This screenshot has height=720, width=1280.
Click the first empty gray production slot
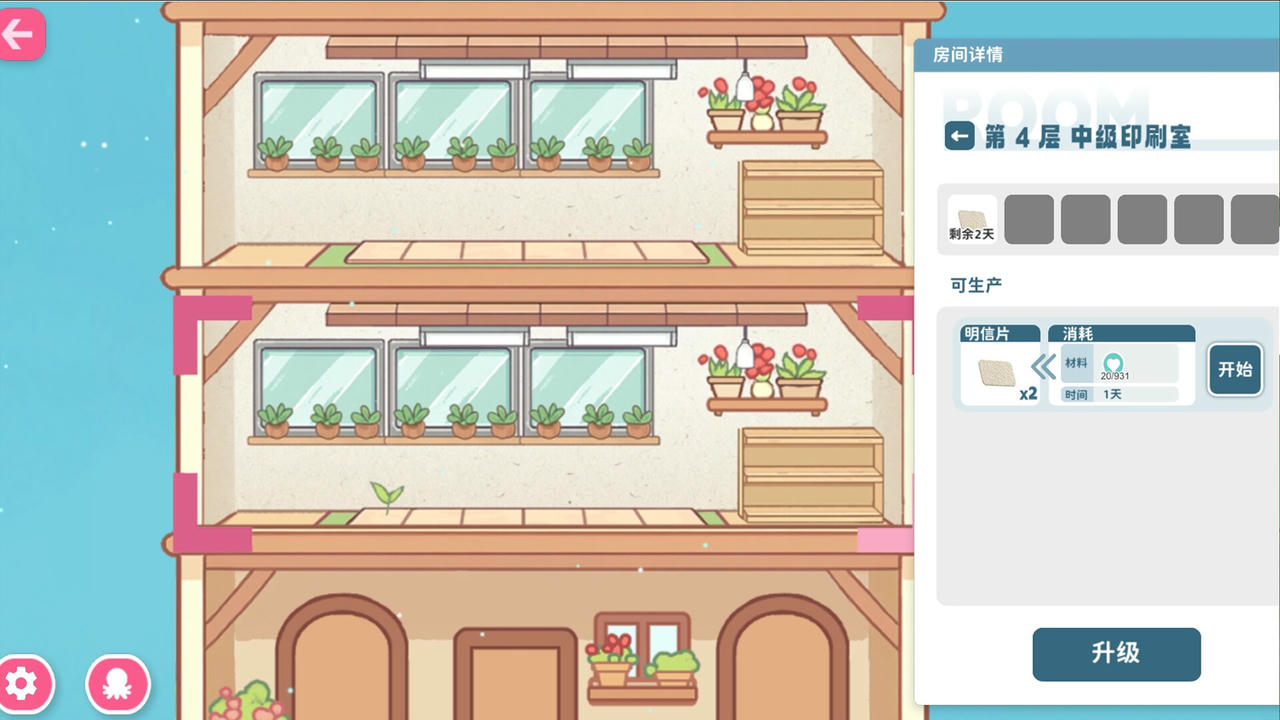point(1029,218)
